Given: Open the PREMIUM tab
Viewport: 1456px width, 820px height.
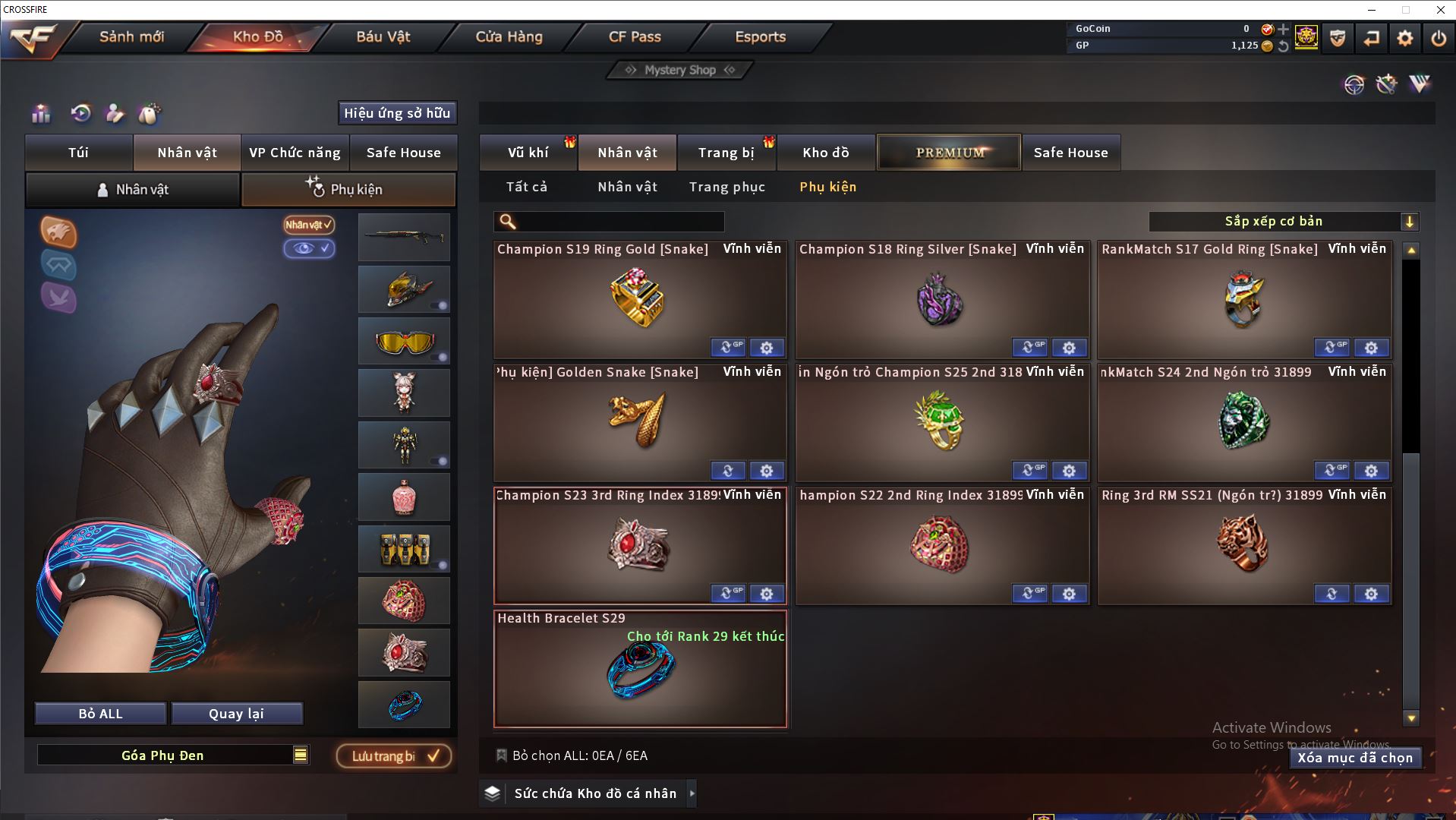Looking at the screenshot, I should point(950,153).
